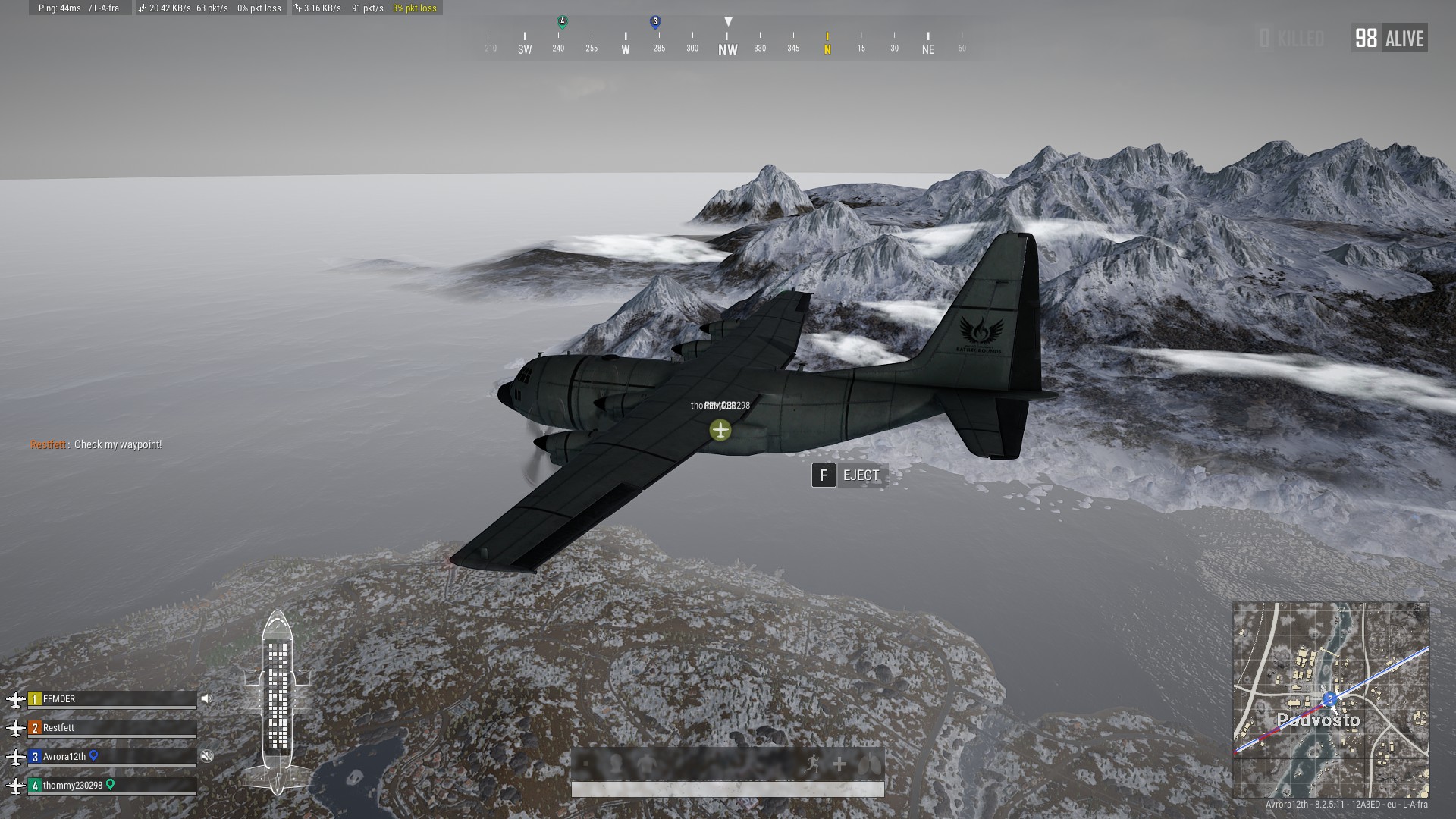Select the green number 4 compass marker

[x=562, y=22]
